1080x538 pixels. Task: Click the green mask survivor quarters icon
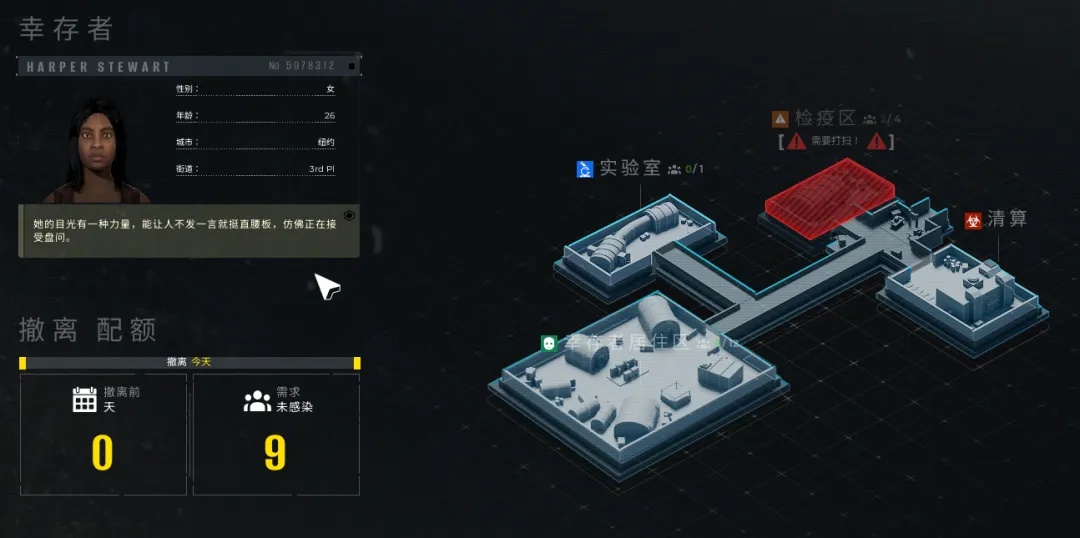coord(549,343)
